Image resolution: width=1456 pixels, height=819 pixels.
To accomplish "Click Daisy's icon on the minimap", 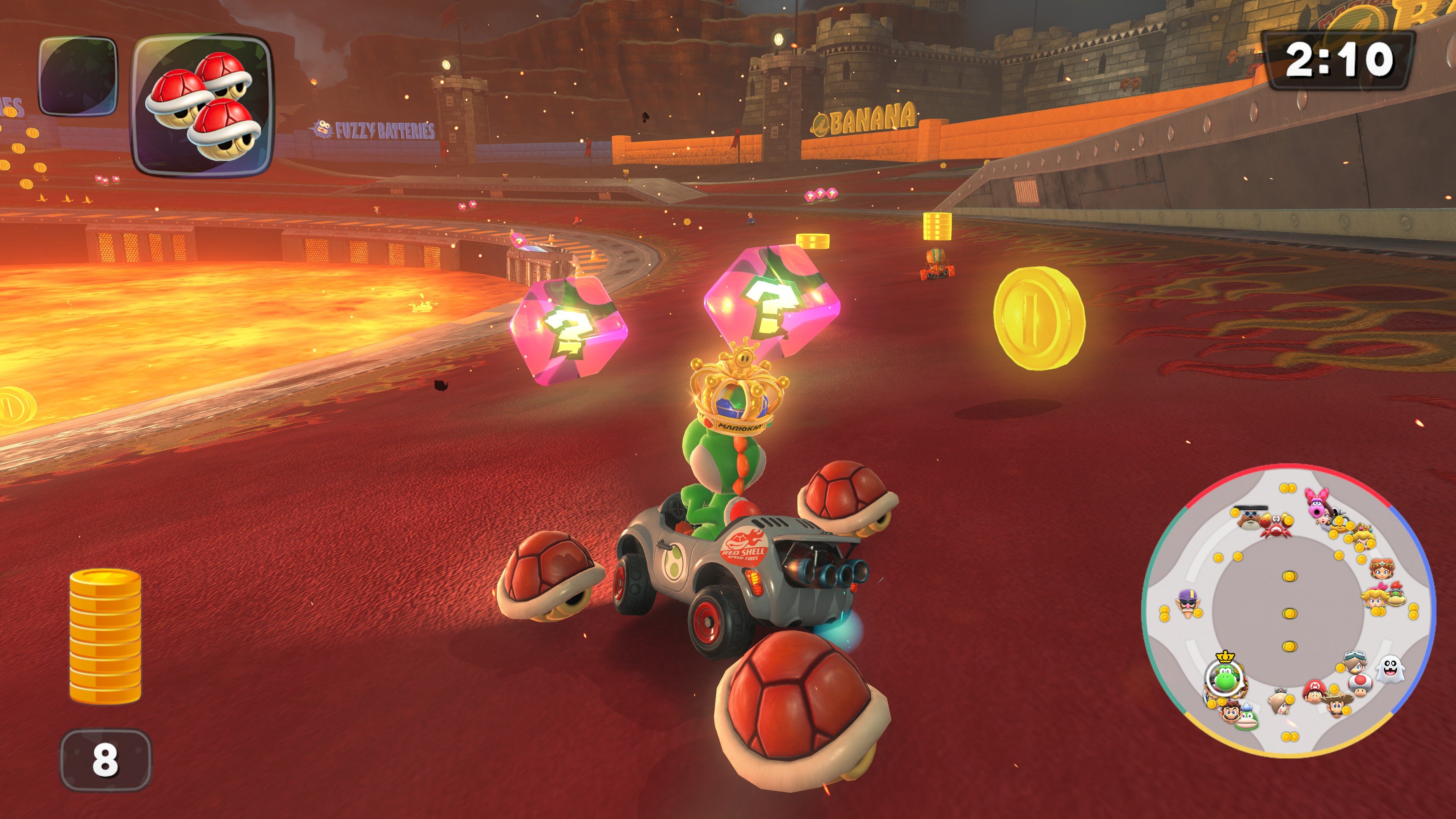I will [x=1381, y=569].
